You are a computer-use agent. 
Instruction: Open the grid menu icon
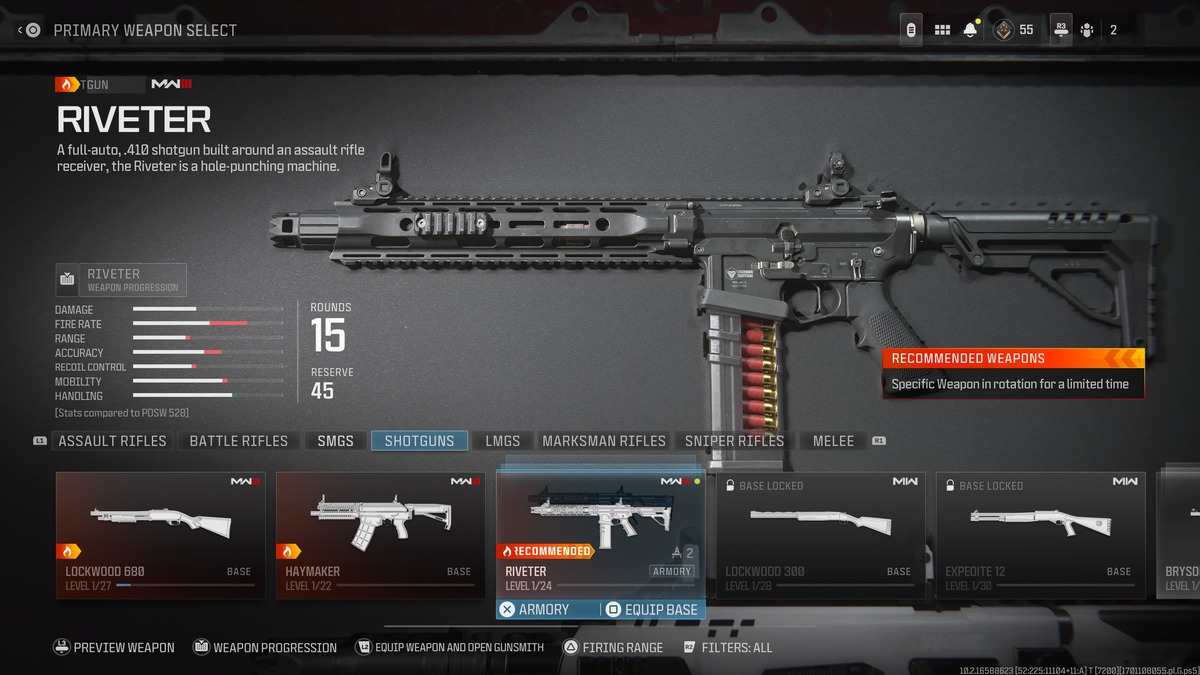point(942,30)
